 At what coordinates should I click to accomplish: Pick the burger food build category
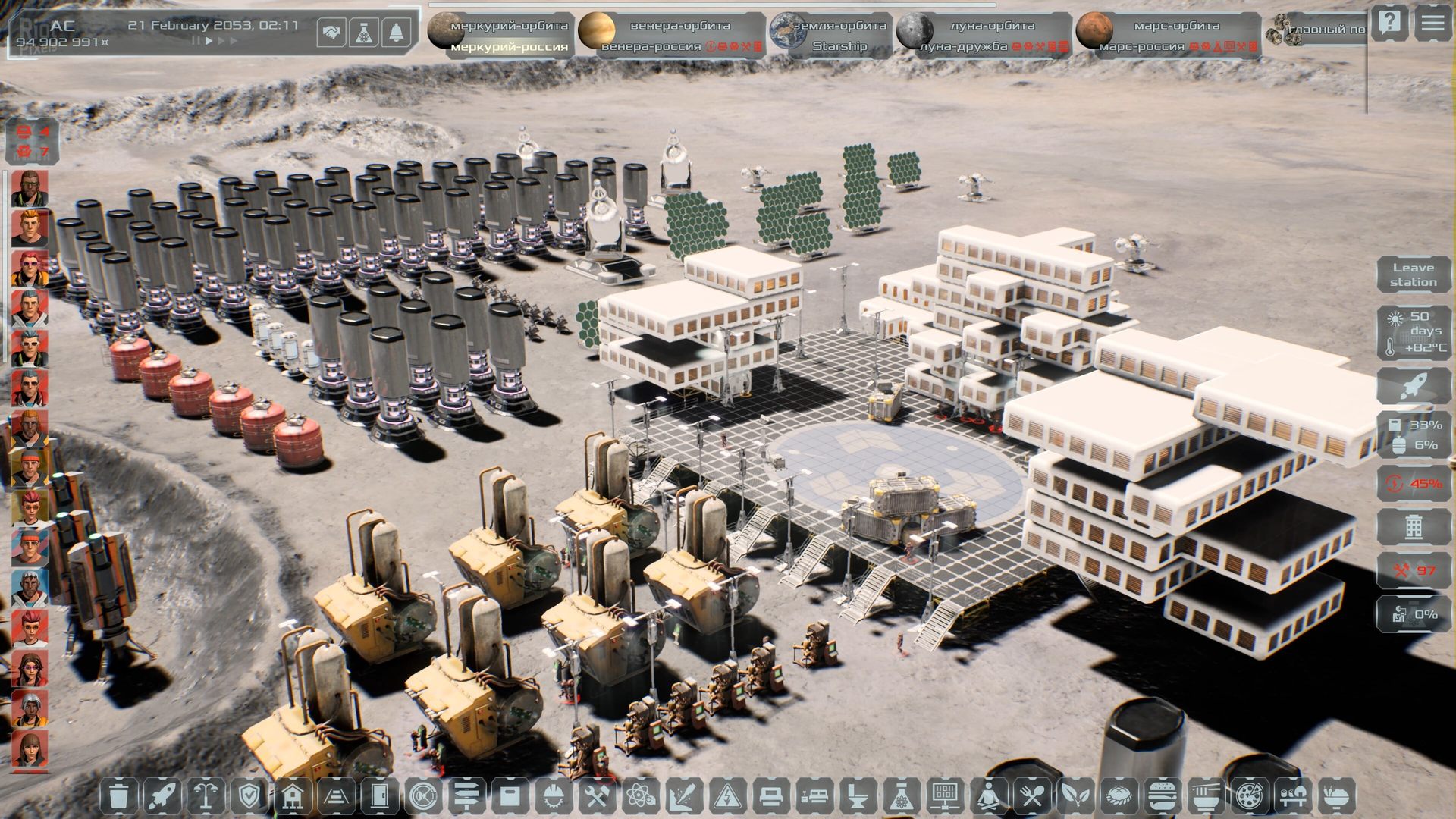coord(1161,797)
